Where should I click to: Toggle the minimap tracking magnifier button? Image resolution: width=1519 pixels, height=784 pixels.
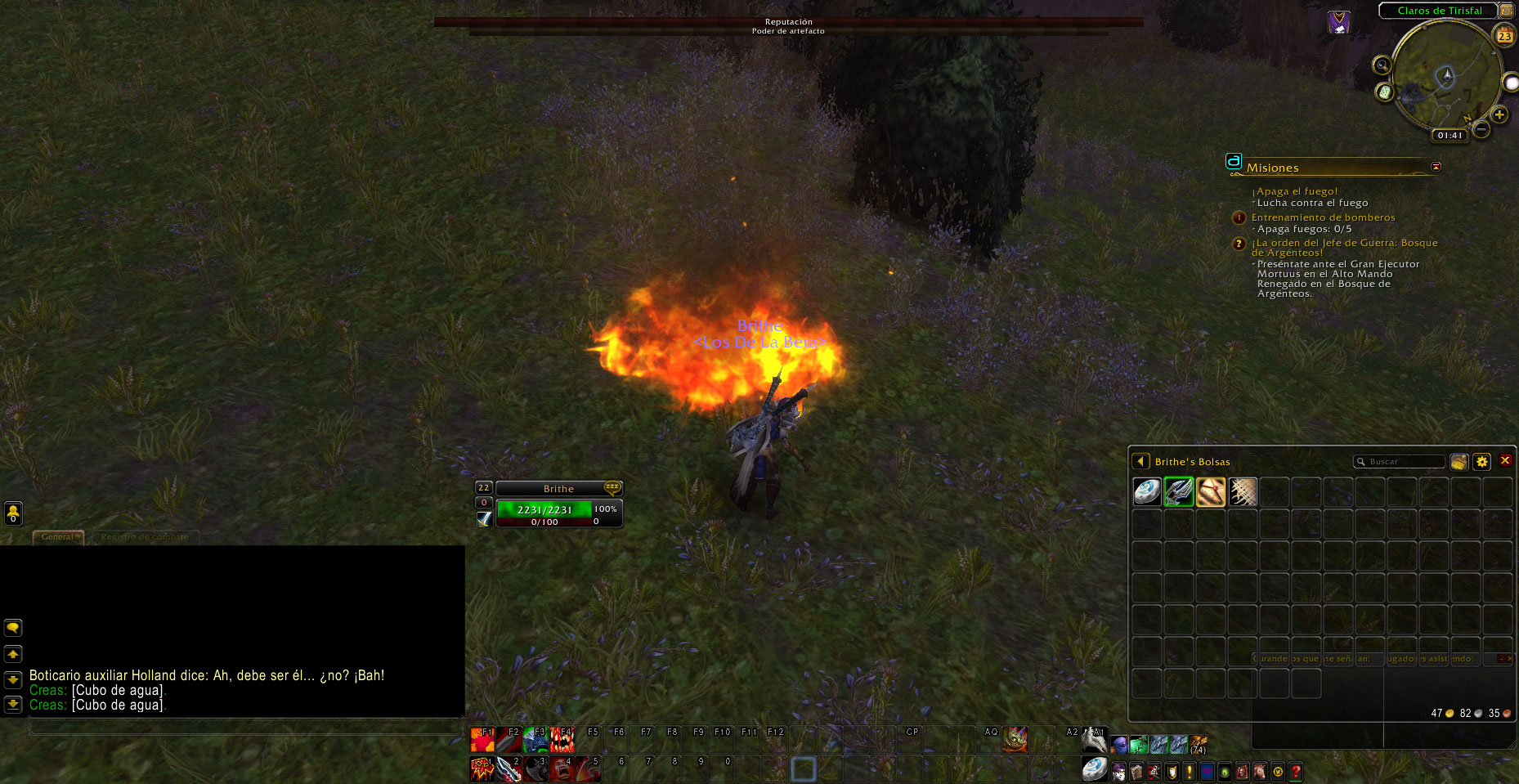[1382, 65]
